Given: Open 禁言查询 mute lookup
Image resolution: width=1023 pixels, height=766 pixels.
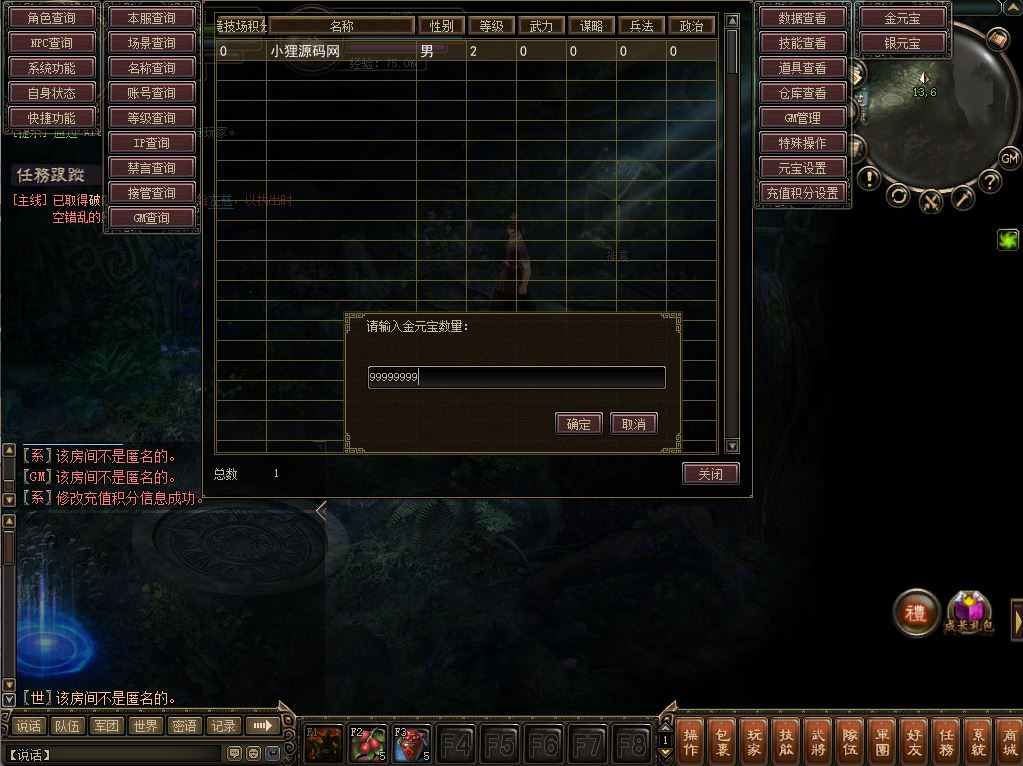Looking at the screenshot, I should [152, 168].
